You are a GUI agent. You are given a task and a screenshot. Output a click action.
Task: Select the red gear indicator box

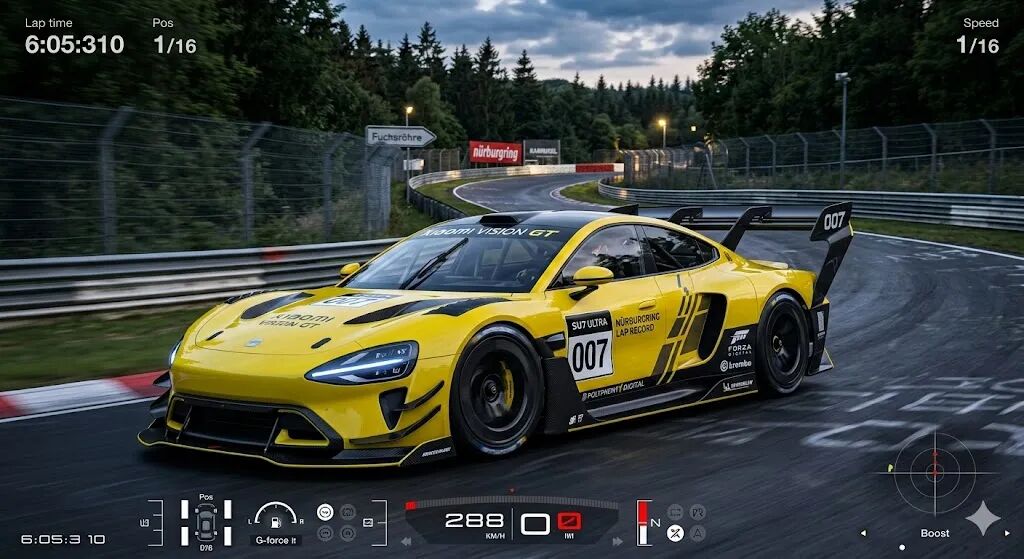coord(570,522)
